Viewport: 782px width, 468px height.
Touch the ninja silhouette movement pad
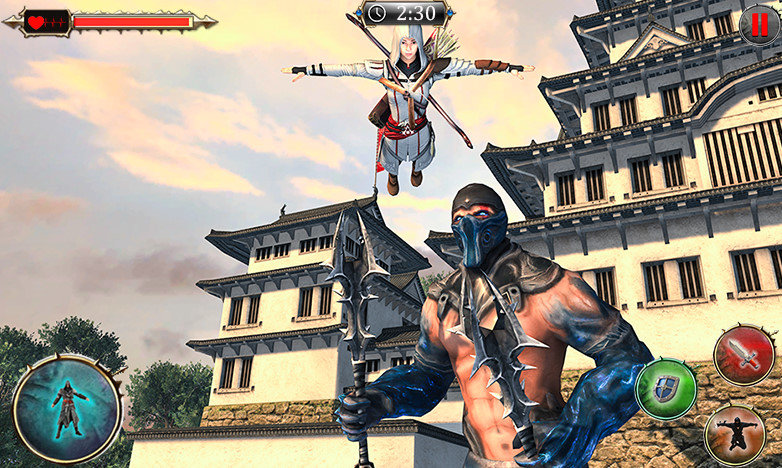click(x=67, y=408)
